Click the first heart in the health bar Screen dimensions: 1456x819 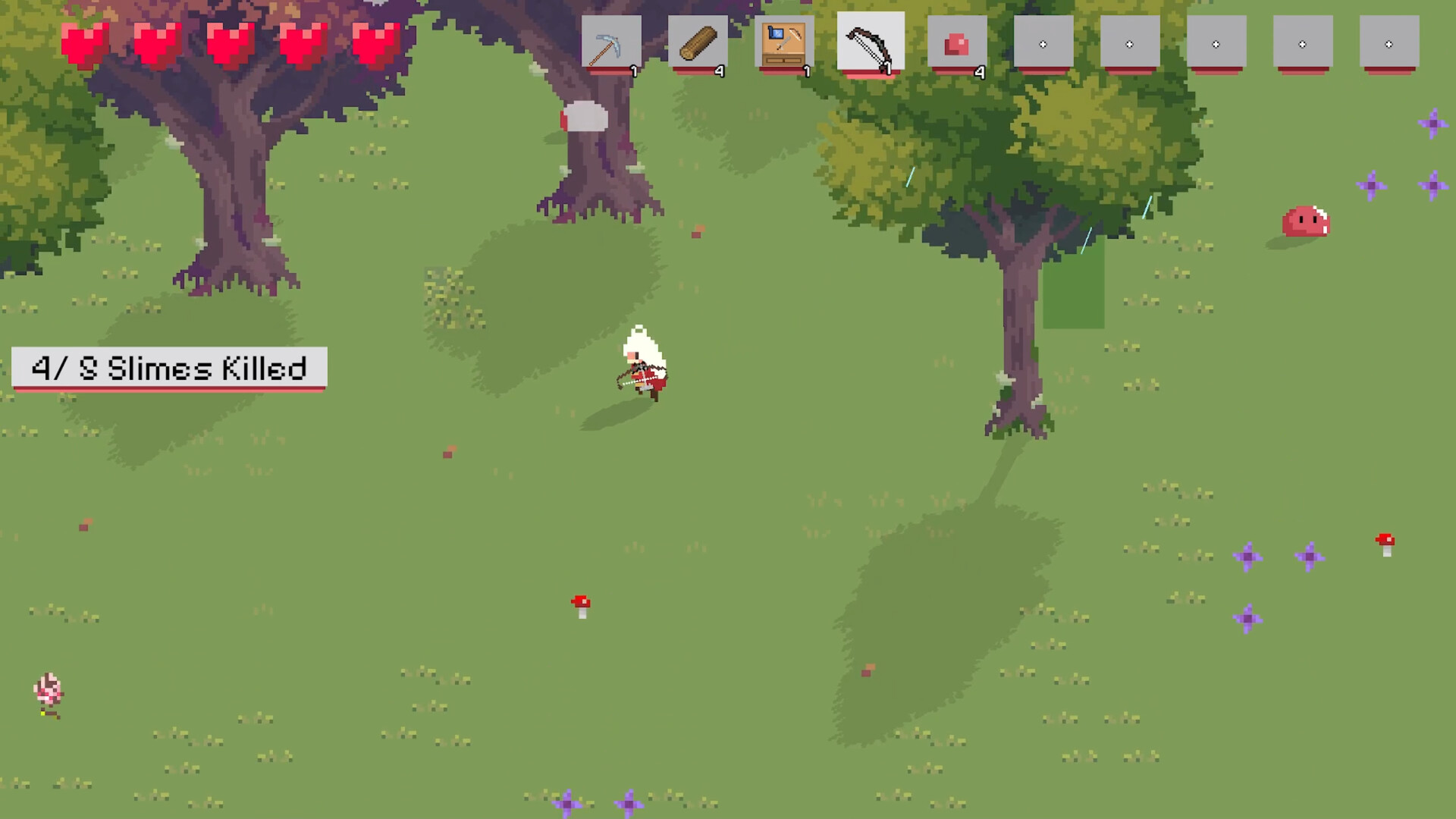click(85, 43)
